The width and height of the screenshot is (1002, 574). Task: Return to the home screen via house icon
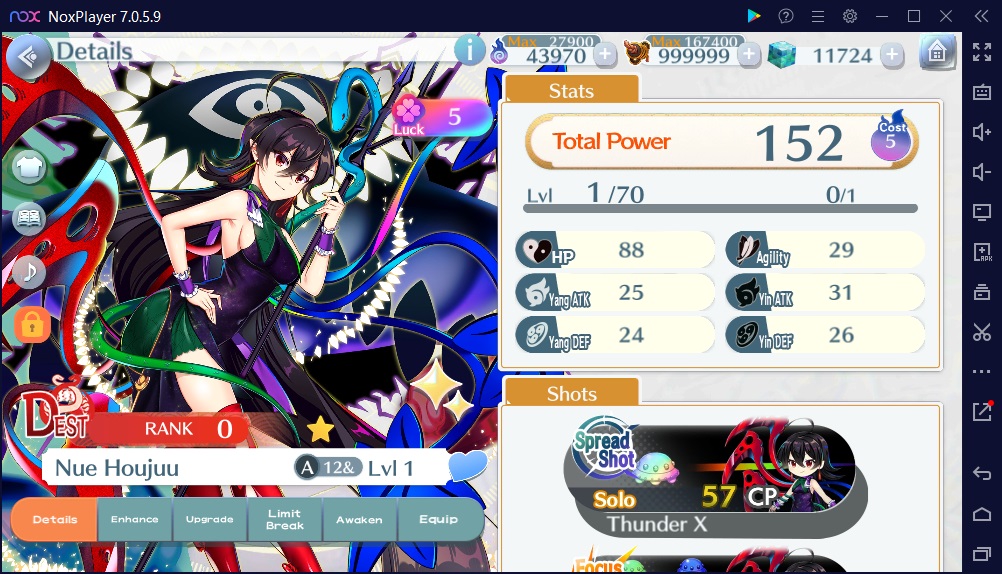click(x=936, y=53)
